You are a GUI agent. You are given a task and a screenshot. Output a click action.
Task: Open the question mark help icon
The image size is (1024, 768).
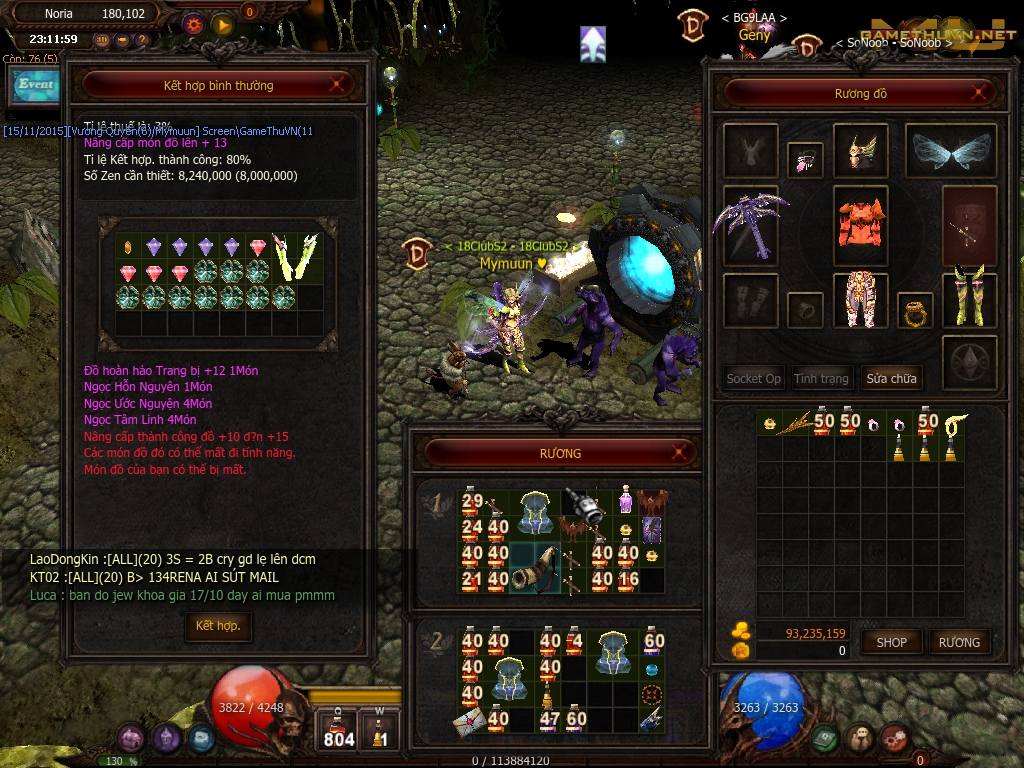(x=142, y=40)
